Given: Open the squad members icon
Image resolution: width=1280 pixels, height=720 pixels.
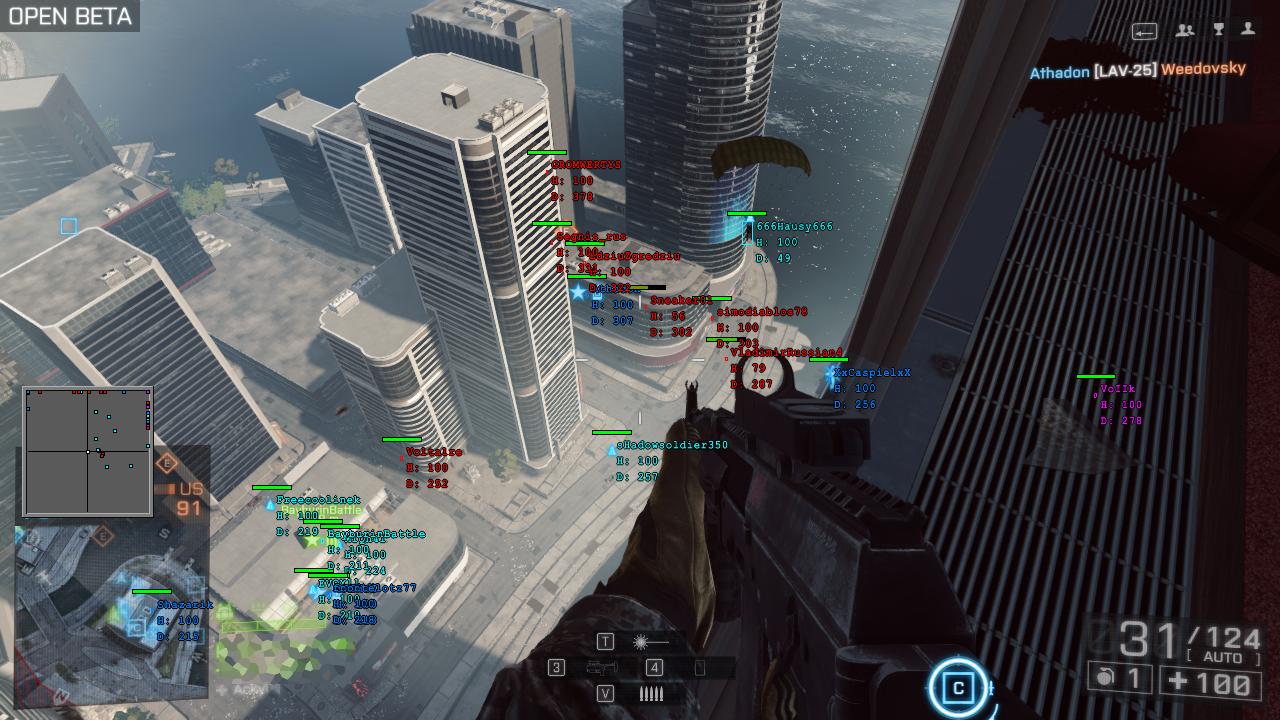Looking at the screenshot, I should coord(1185,31).
